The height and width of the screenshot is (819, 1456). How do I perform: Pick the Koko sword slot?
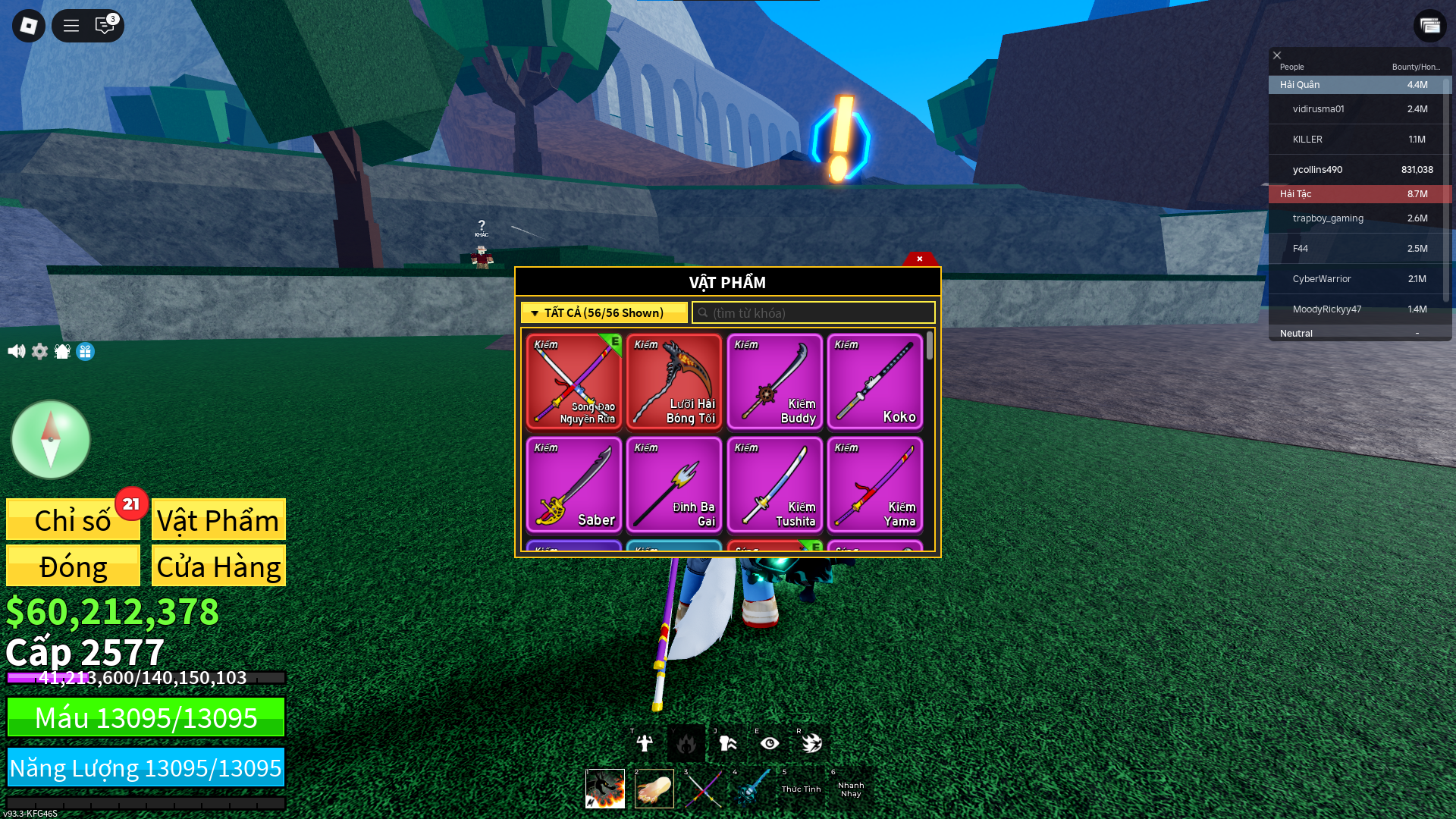click(874, 381)
